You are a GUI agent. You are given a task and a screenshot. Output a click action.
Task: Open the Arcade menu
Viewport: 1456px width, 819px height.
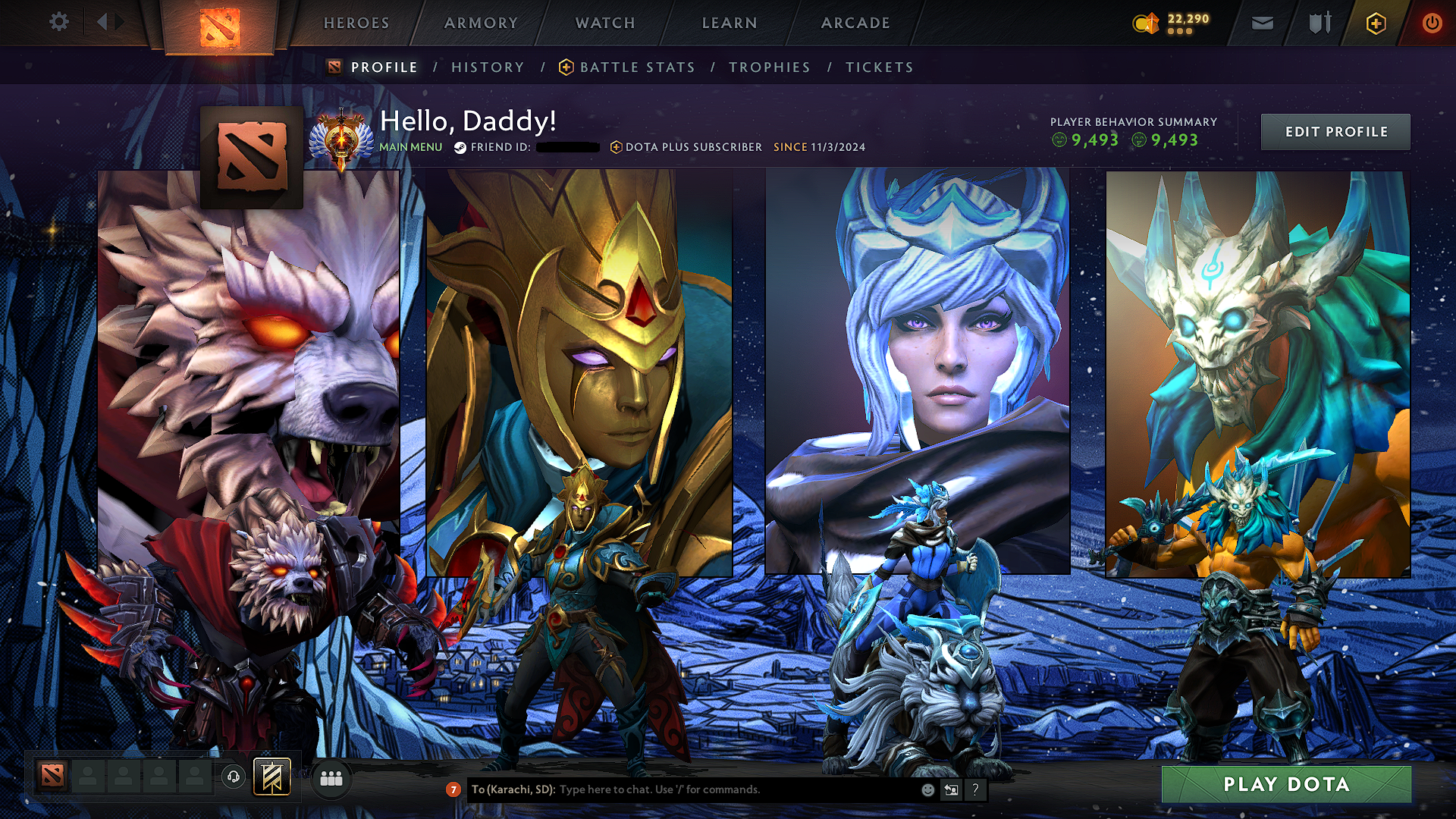pos(855,23)
